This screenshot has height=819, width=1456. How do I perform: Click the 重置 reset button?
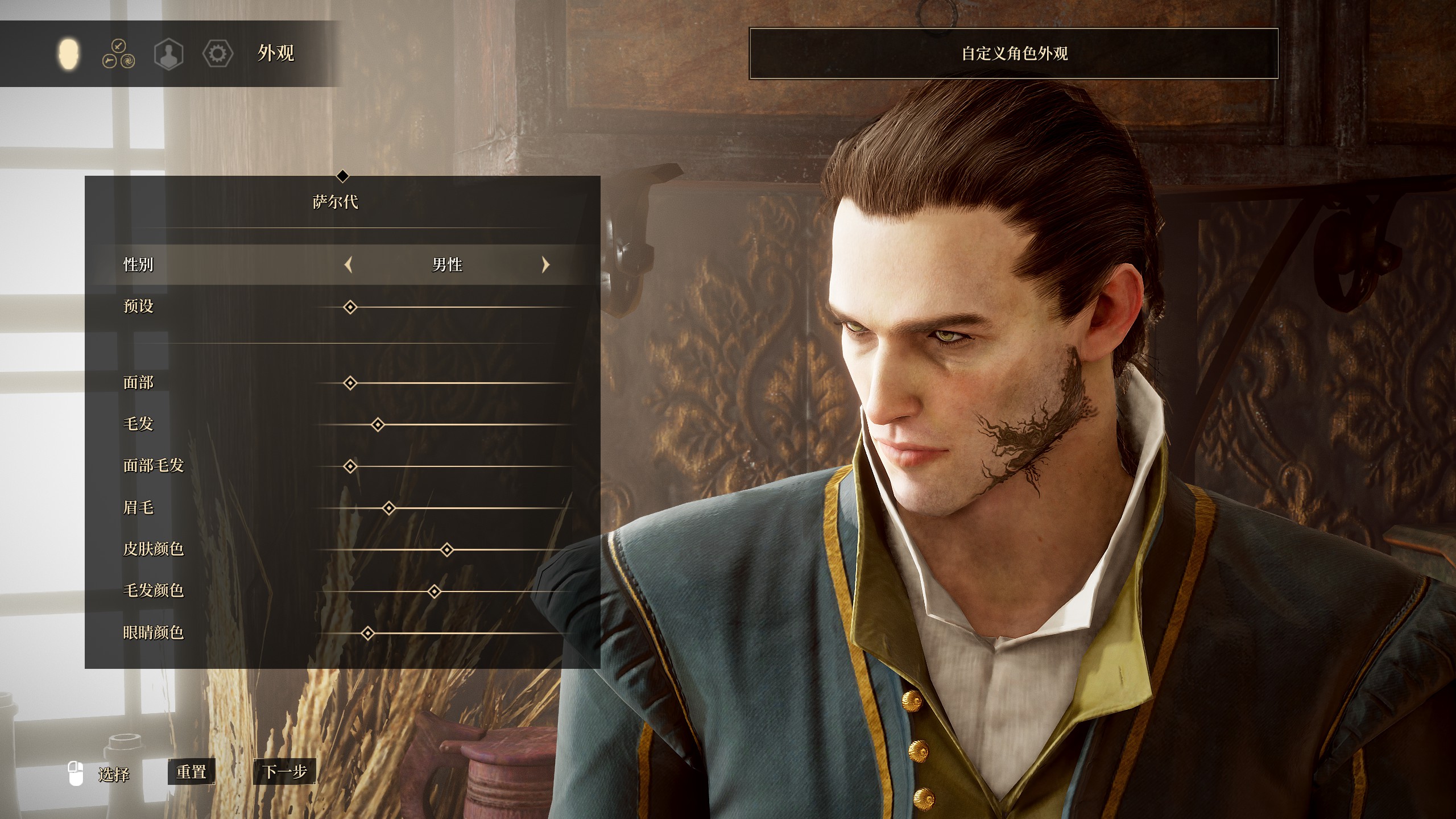point(191,772)
